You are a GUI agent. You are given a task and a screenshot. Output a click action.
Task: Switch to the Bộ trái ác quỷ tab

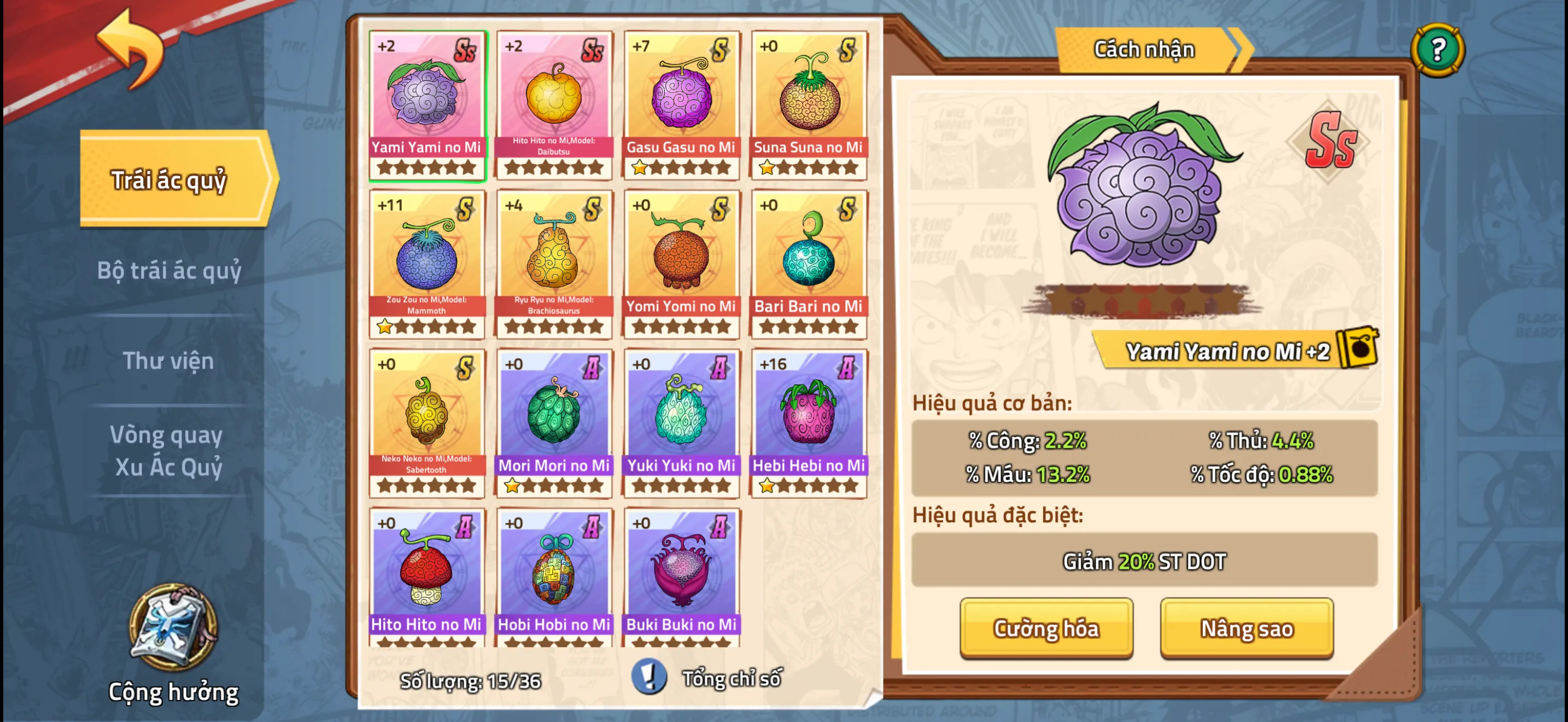[169, 270]
